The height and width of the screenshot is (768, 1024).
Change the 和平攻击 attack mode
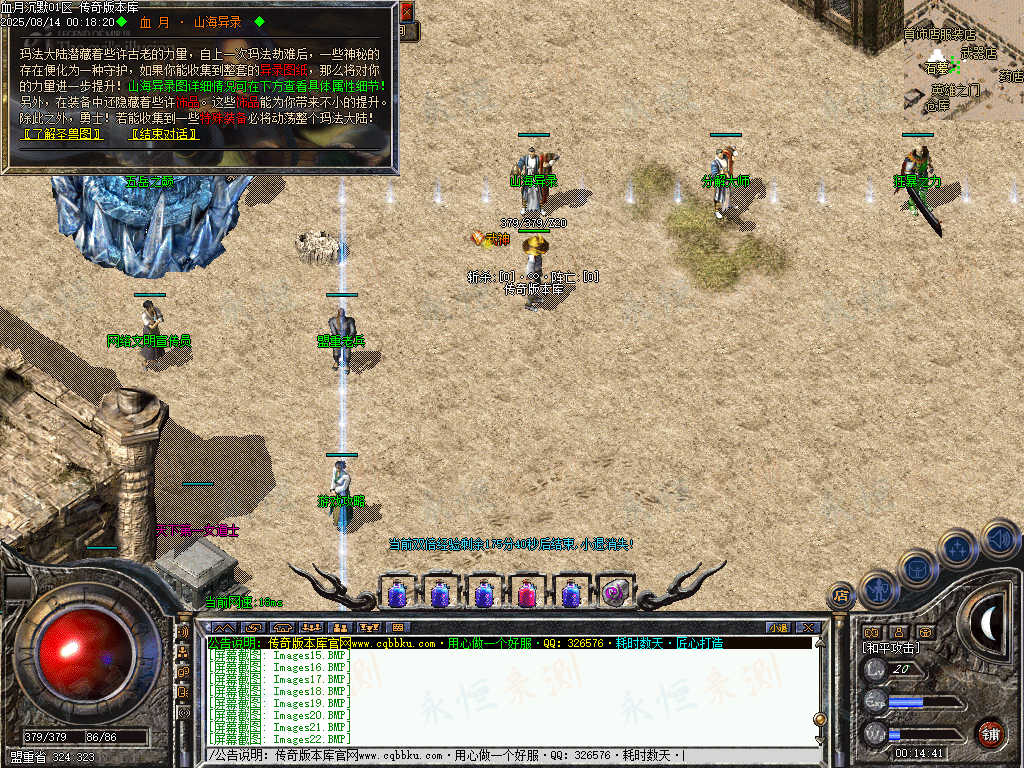coord(891,648)
